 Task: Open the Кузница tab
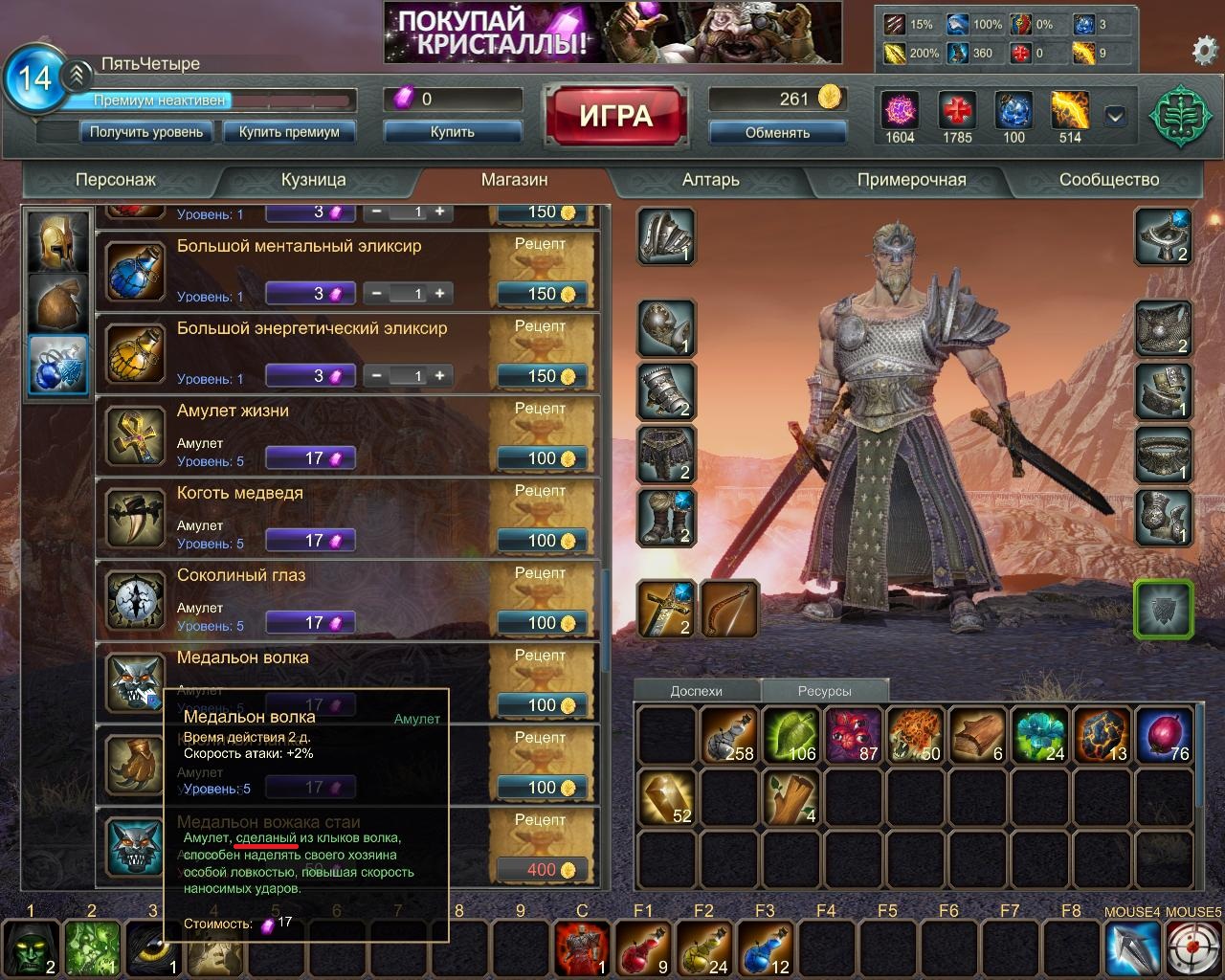pyautogui.click(x=314, y=180)
